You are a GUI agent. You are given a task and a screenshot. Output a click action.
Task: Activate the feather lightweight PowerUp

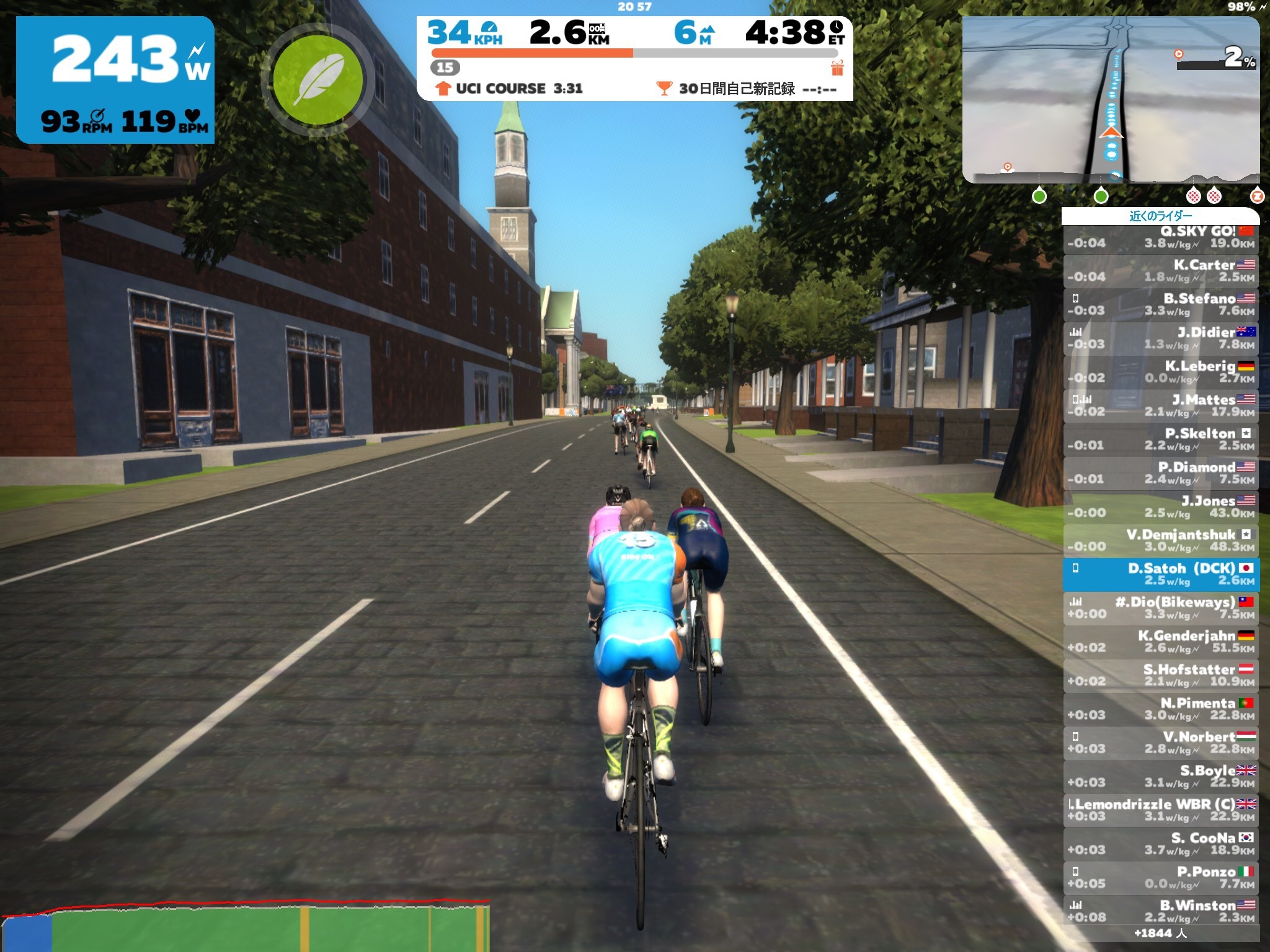(317, 79)
